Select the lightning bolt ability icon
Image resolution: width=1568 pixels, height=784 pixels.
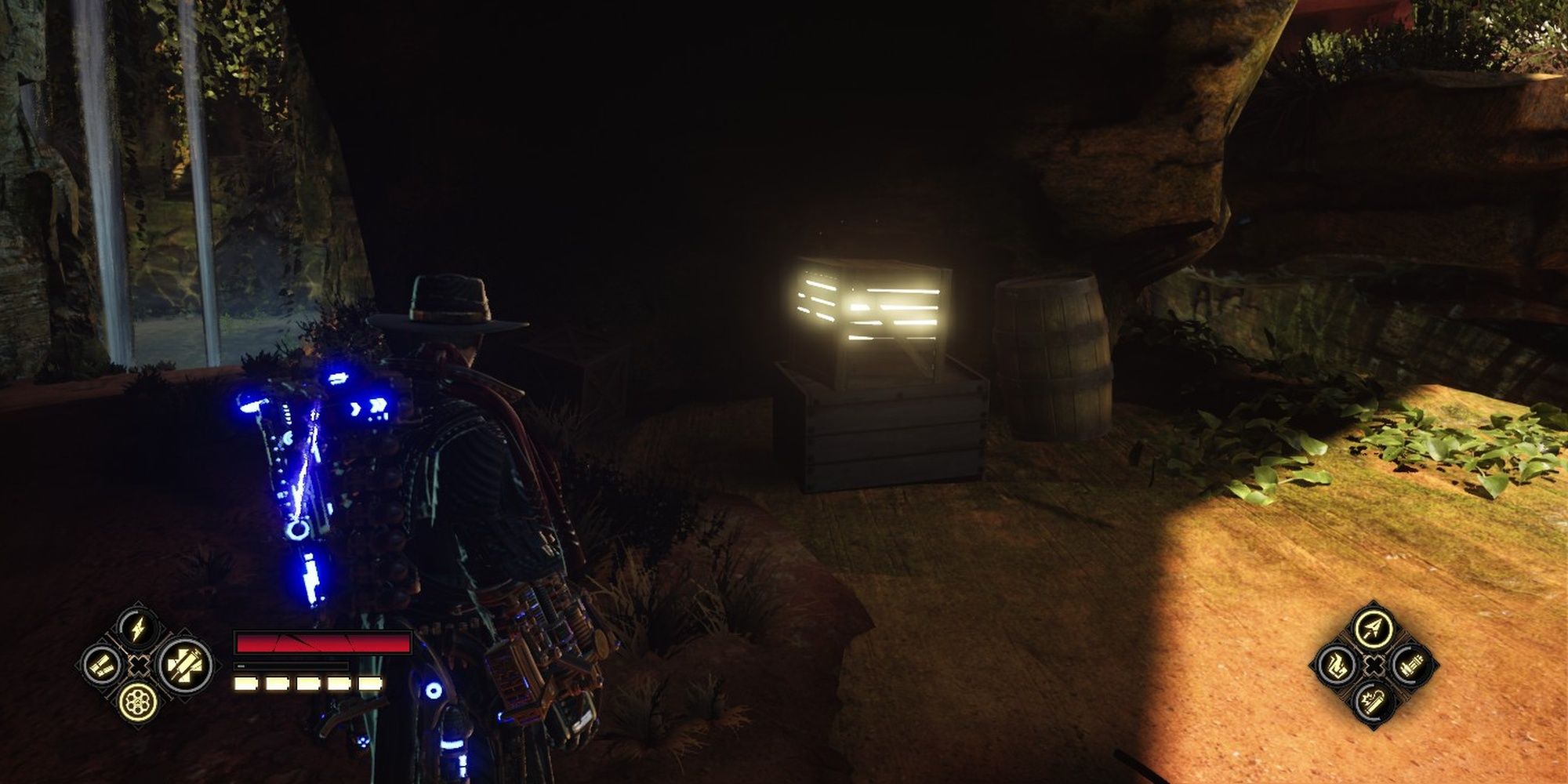(x=139, y=630)
